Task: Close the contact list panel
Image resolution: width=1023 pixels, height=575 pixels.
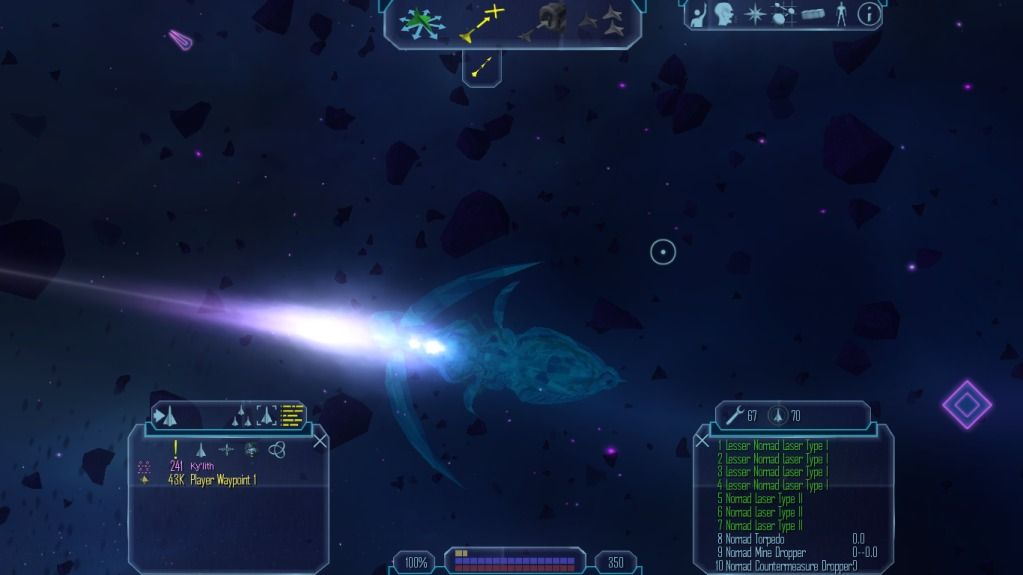Action: pos(320,439)
